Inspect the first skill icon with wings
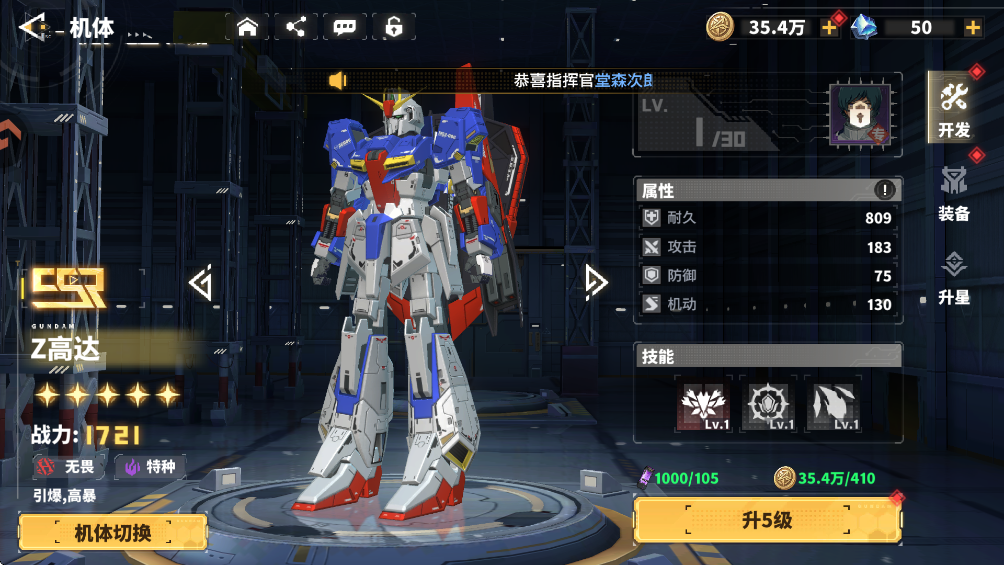This screenshot has height=565, width=1004. click(704, 406)
